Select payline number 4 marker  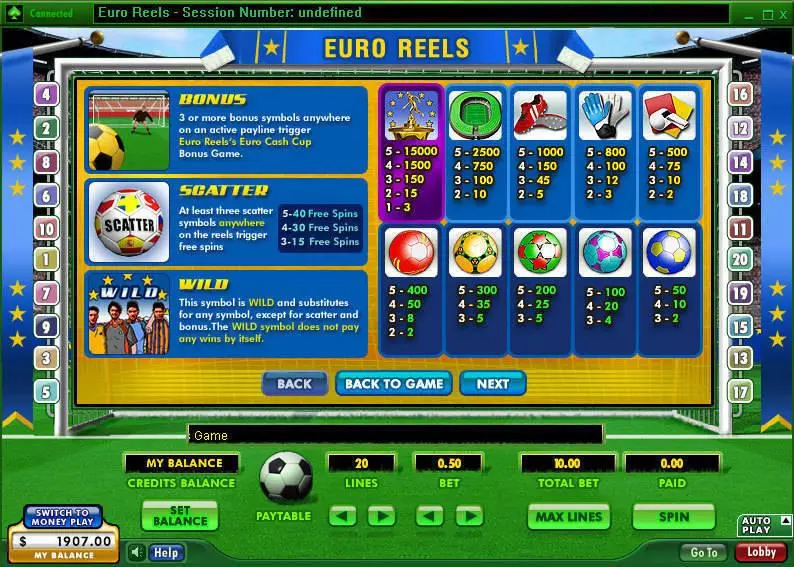(46, 95)
